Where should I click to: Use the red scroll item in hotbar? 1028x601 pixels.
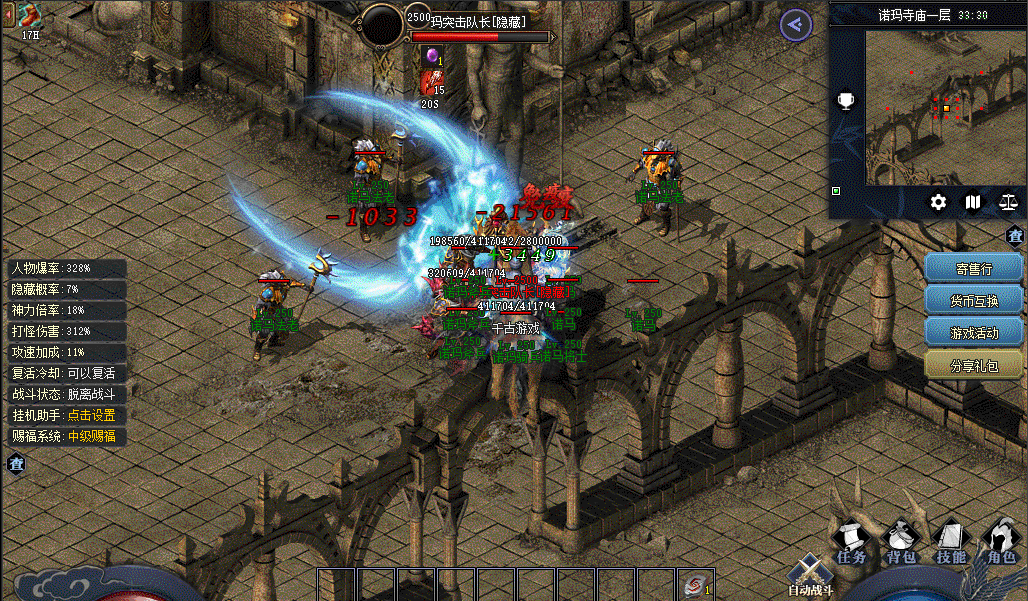(693, 584)
